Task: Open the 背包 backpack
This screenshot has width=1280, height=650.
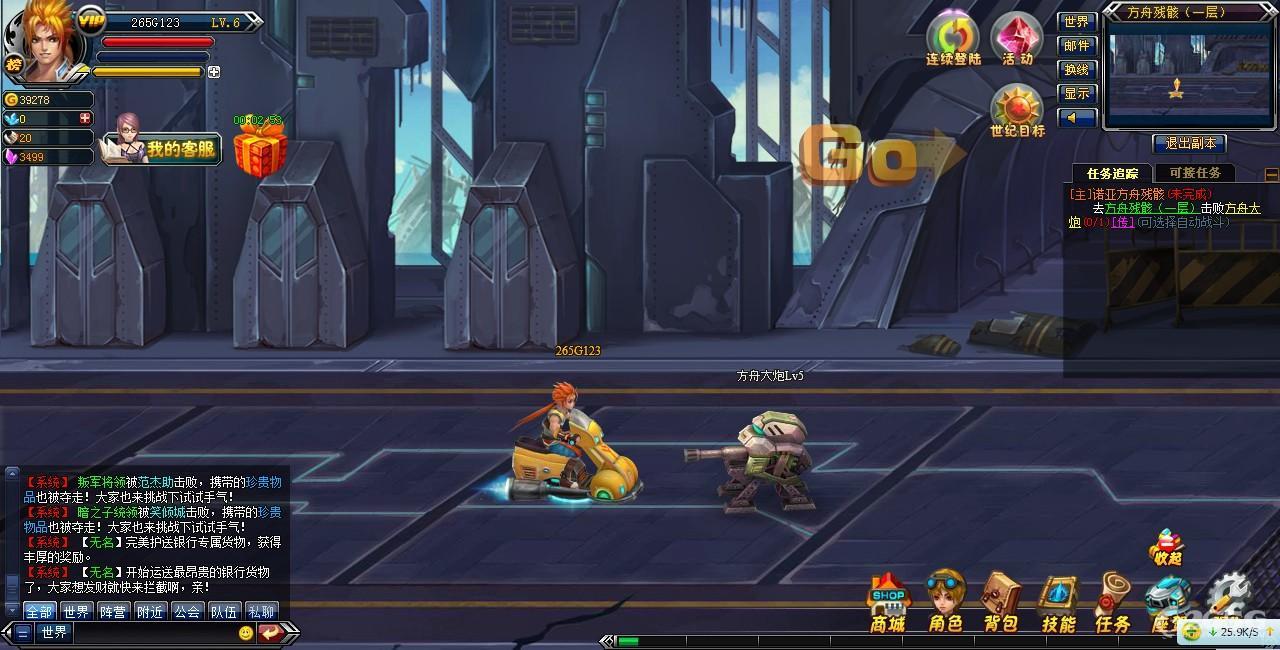Action: click(x=1000, y=602)
